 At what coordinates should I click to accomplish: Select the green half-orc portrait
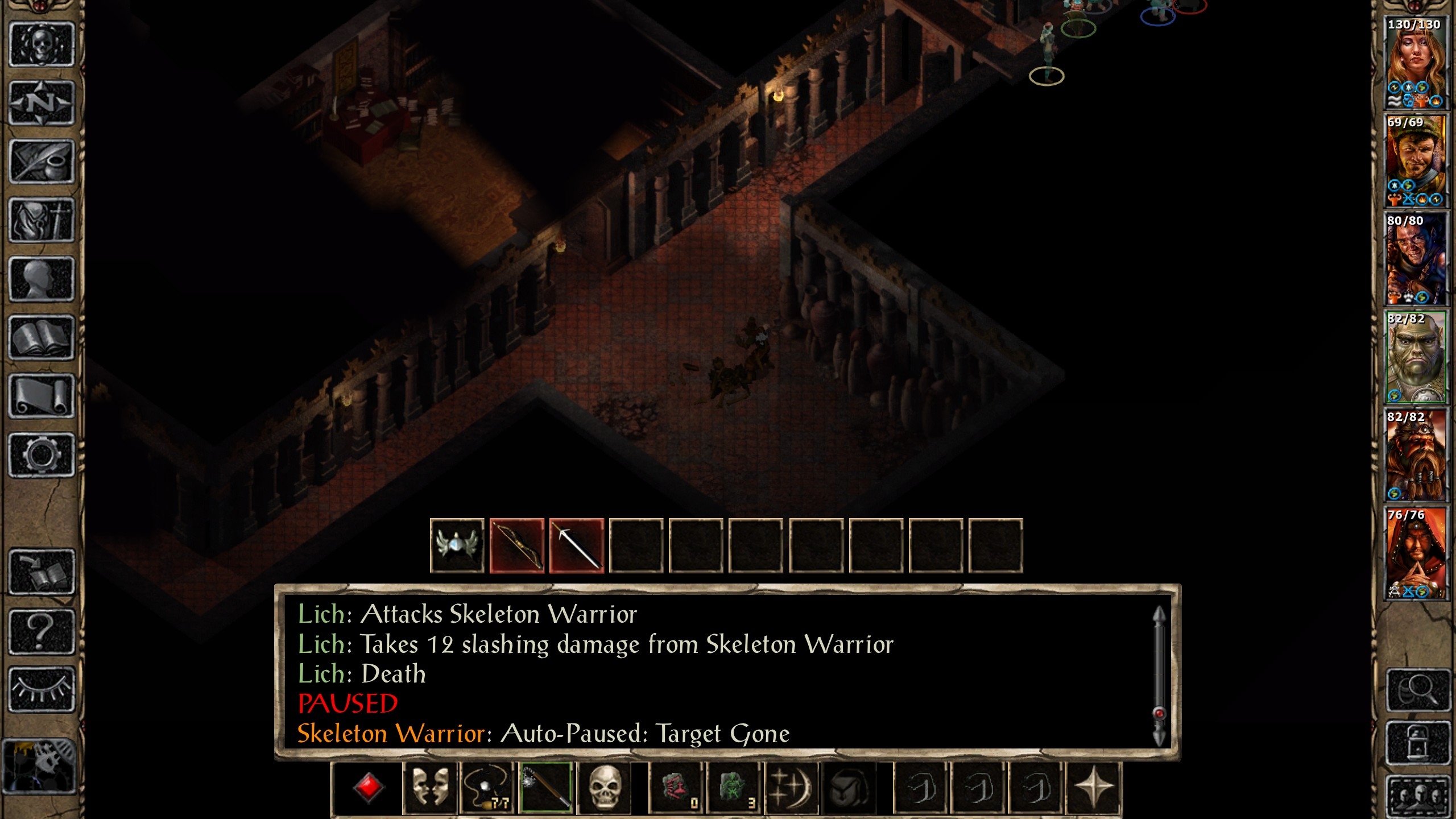pos(1416,357)
